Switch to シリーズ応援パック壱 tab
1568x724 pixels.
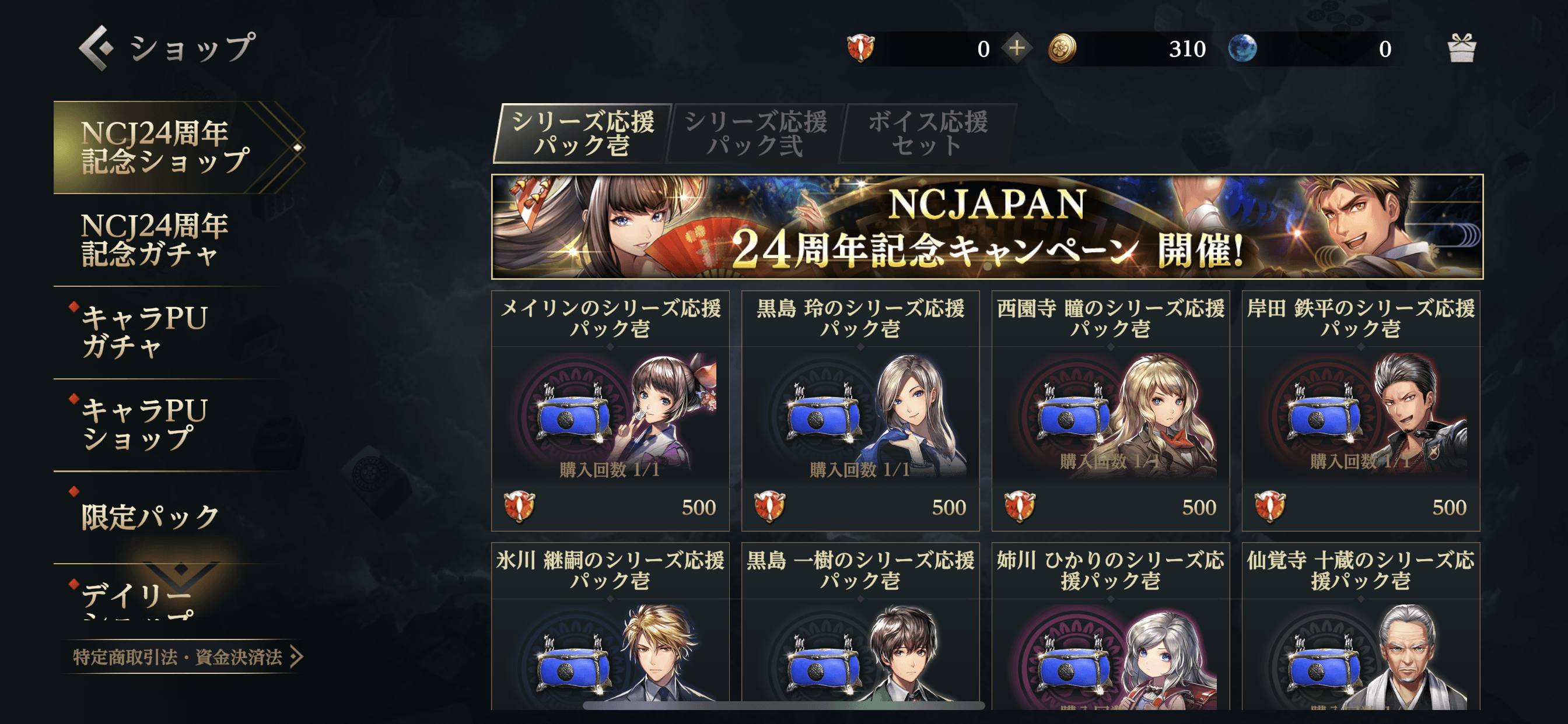point(582,133)
